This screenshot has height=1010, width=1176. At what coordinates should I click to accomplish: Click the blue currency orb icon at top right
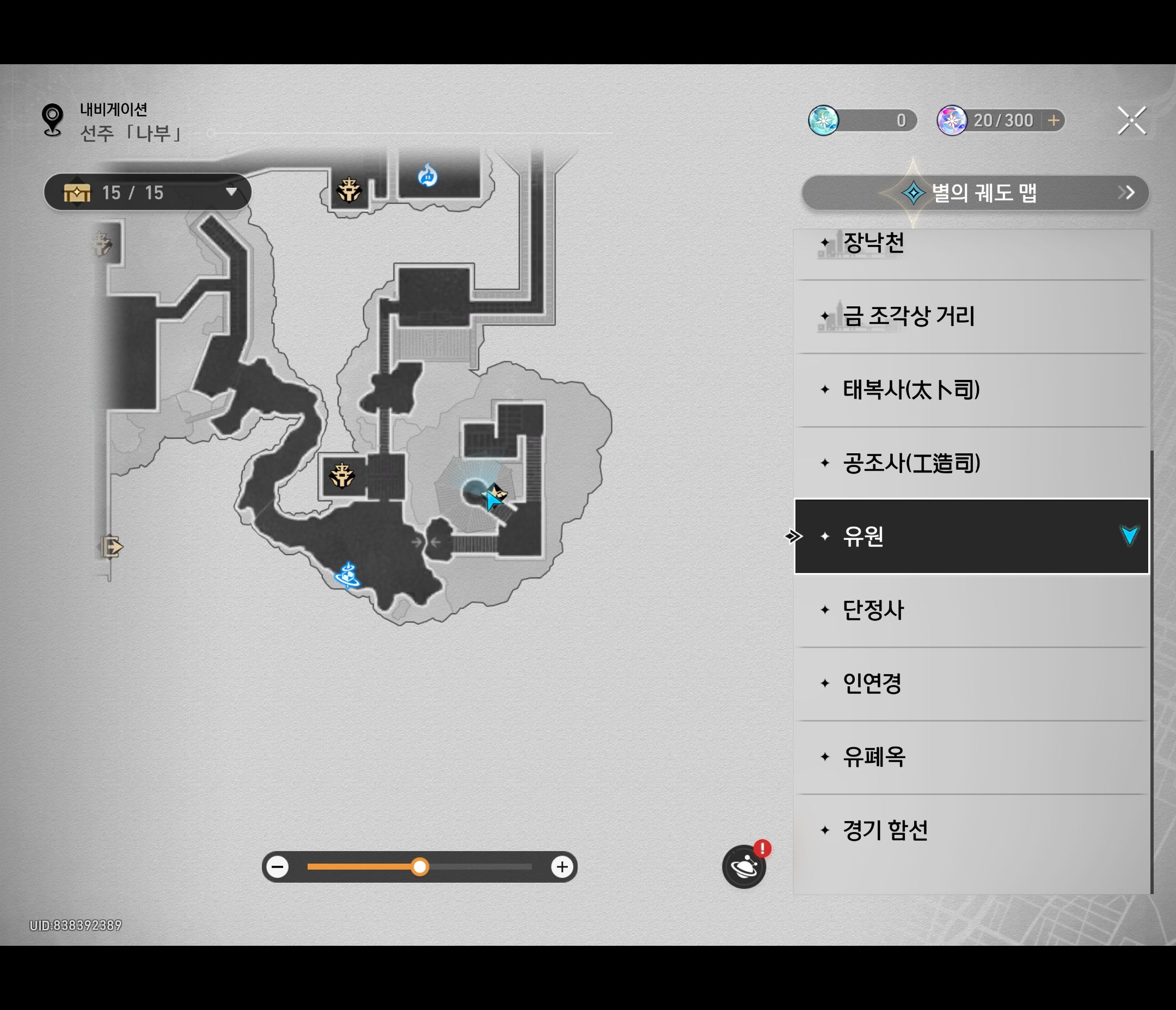pyautogui.click(x=823, y=120)
